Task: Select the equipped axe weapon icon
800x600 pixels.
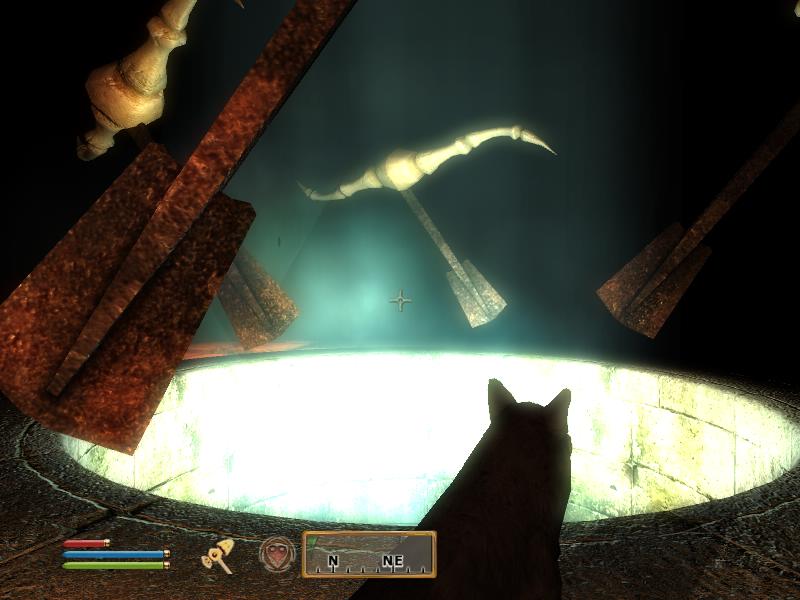Action: pyautogui.click(x=219, y=556)
